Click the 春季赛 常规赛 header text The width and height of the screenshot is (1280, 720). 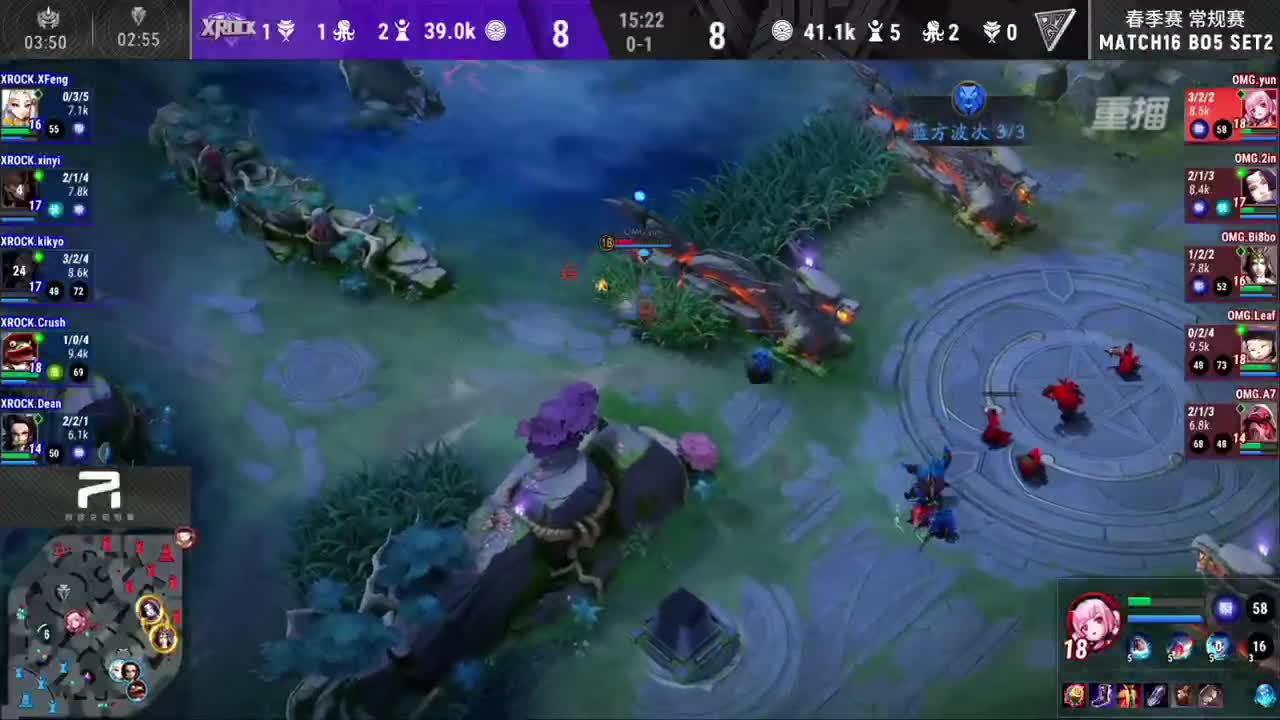[1185, 16]
